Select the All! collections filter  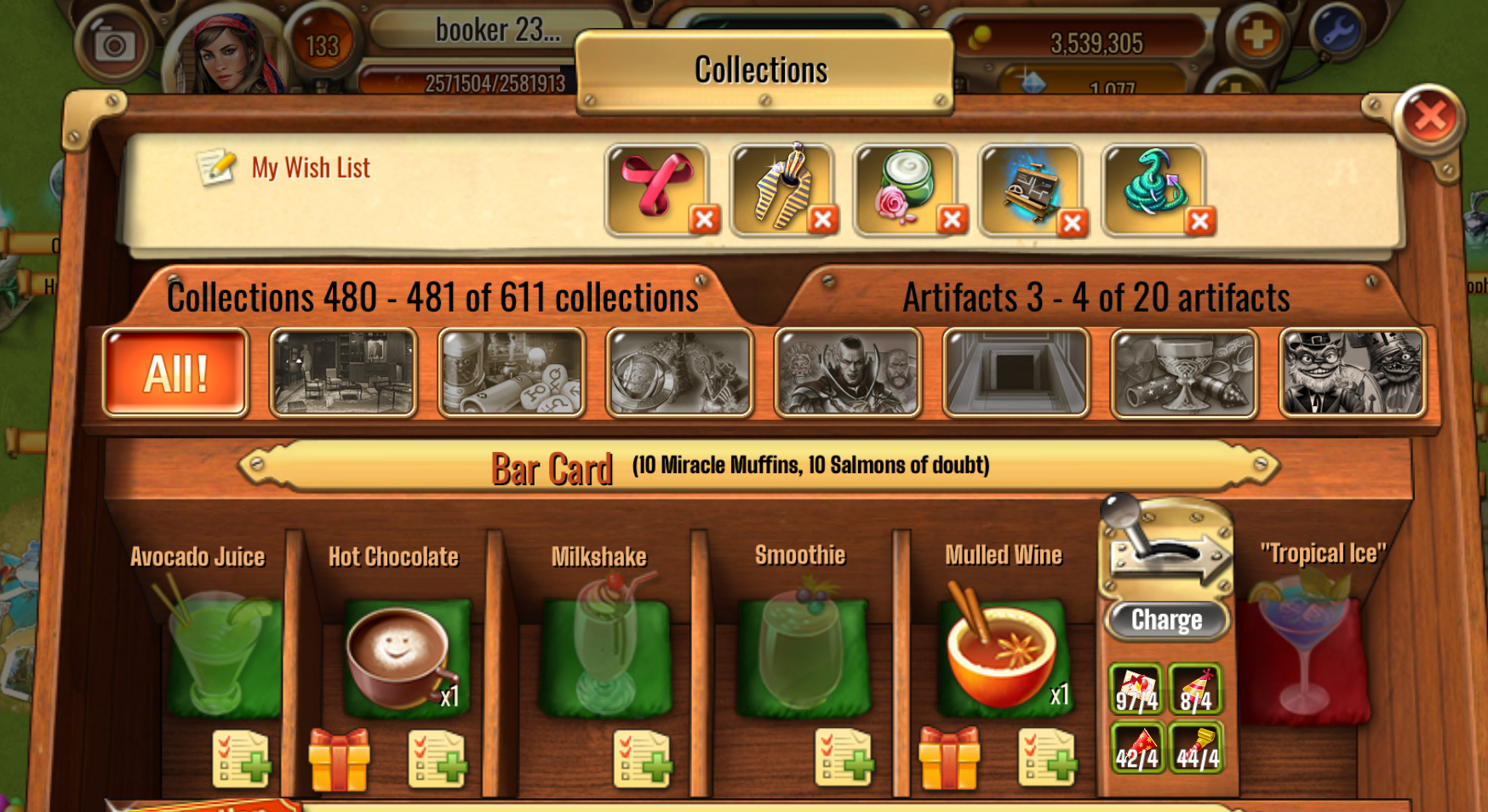tap(175, 373)
